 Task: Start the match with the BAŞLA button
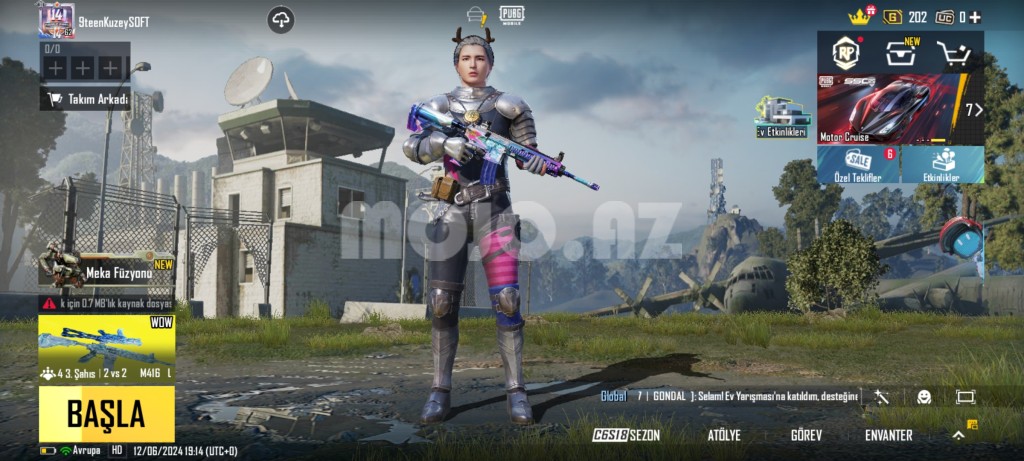(106, 413)
